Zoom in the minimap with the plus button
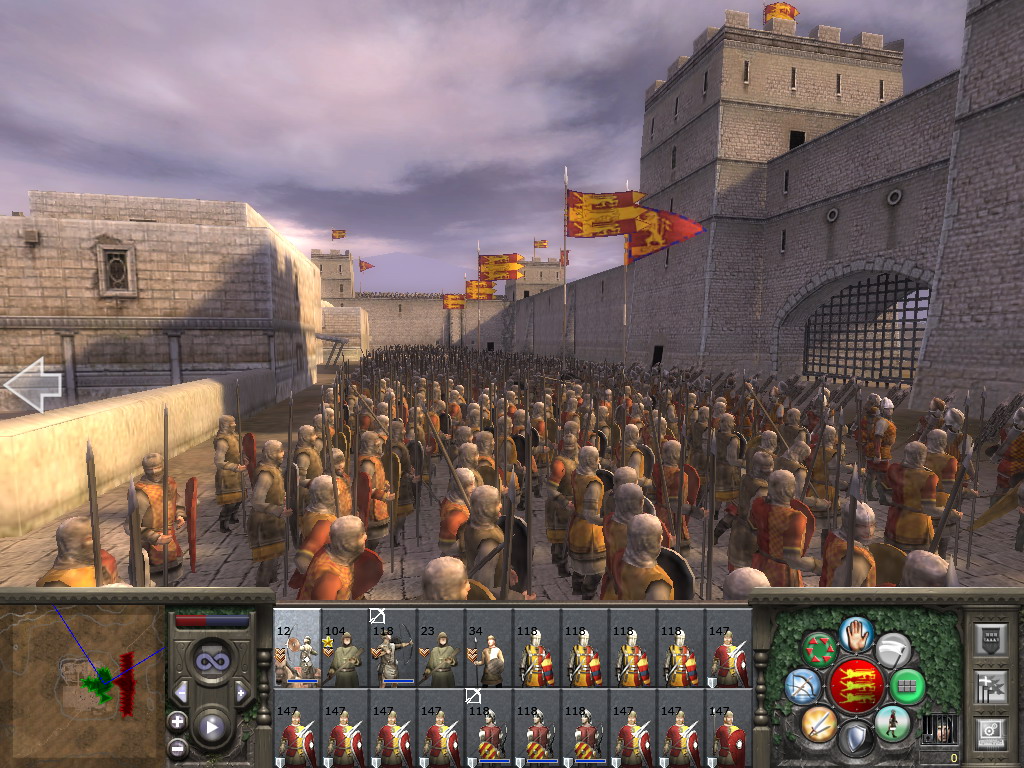 click(177, 721)
